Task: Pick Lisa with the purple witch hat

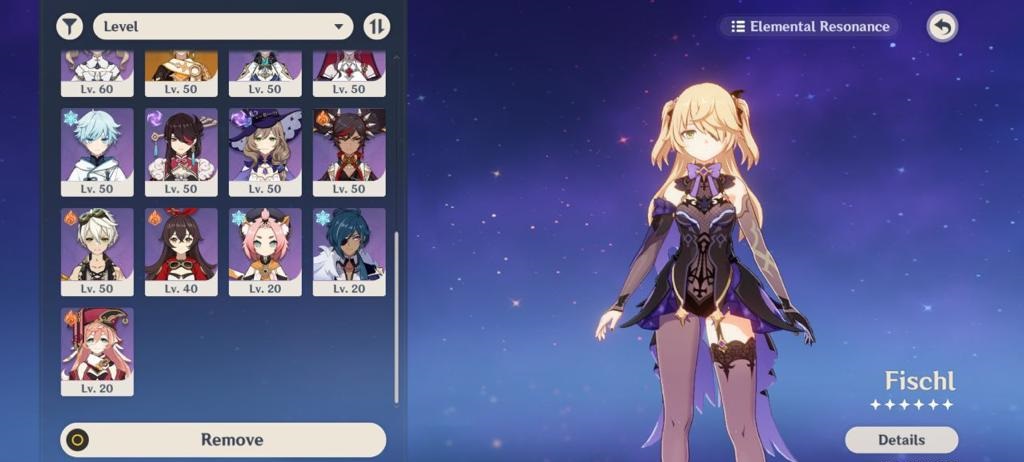Action: 265,151
